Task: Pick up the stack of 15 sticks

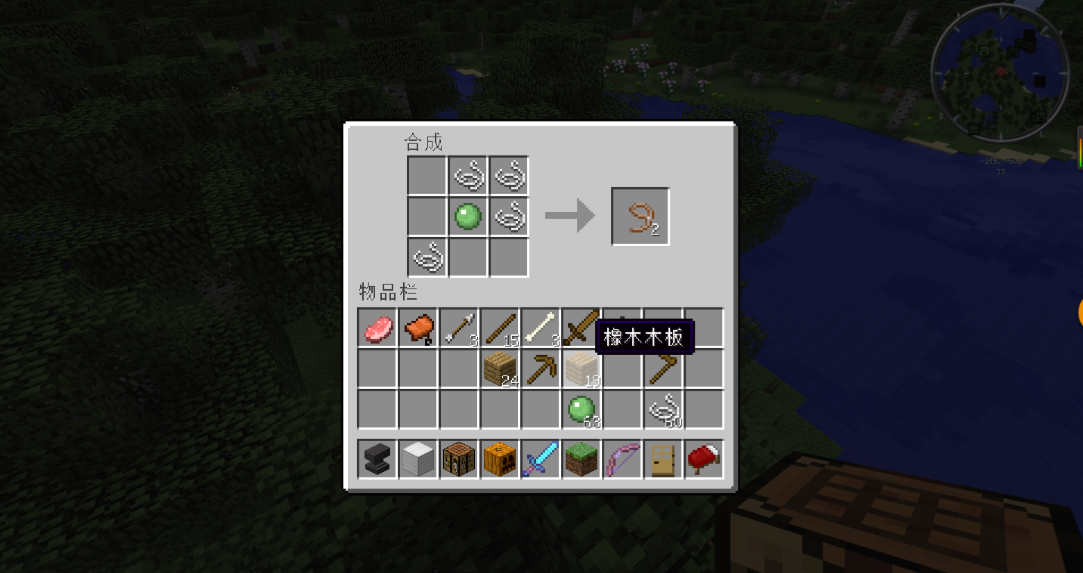Action: pos(500,328)
